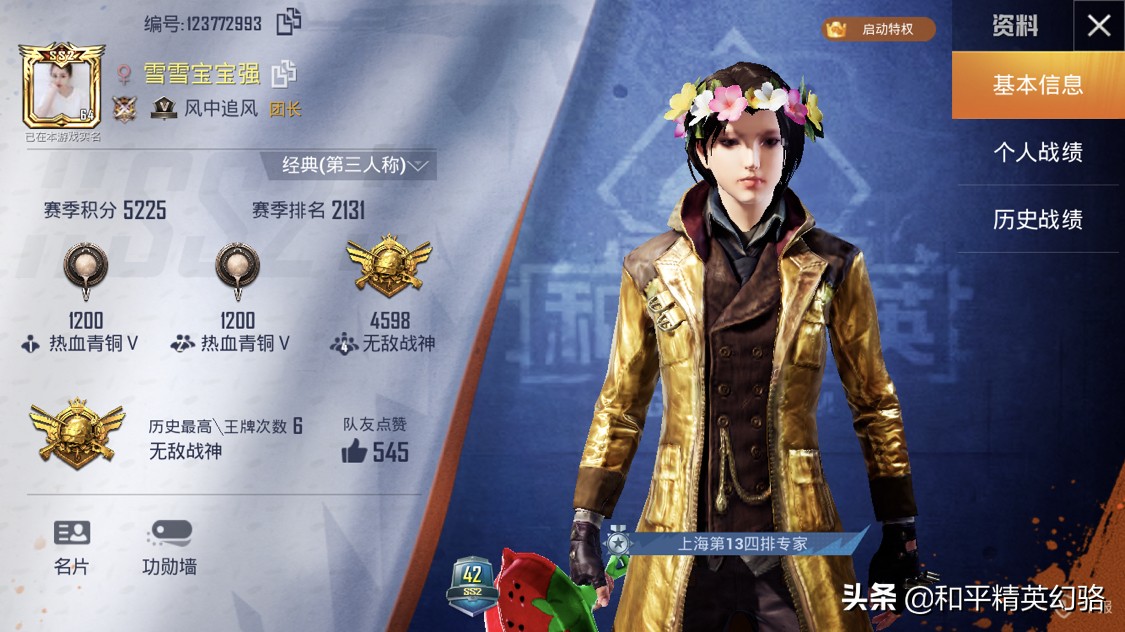
Task: Open the 个人战绩 tab
Action: (1037, 153)
